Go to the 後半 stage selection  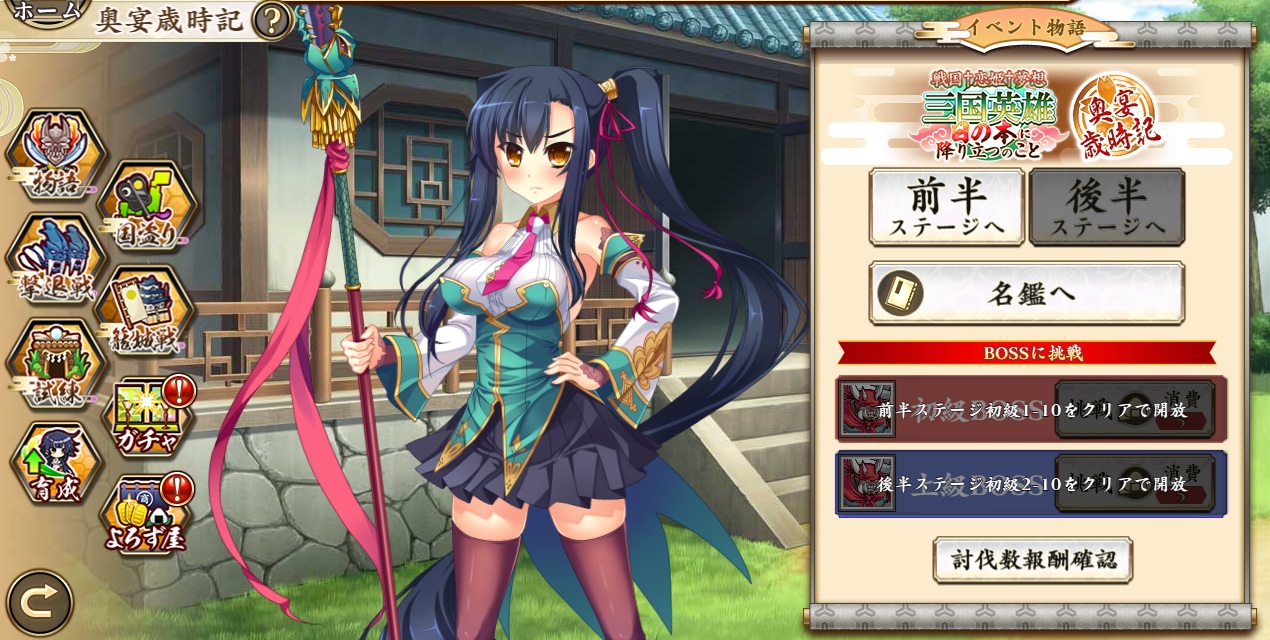[x=1107, y=206]
